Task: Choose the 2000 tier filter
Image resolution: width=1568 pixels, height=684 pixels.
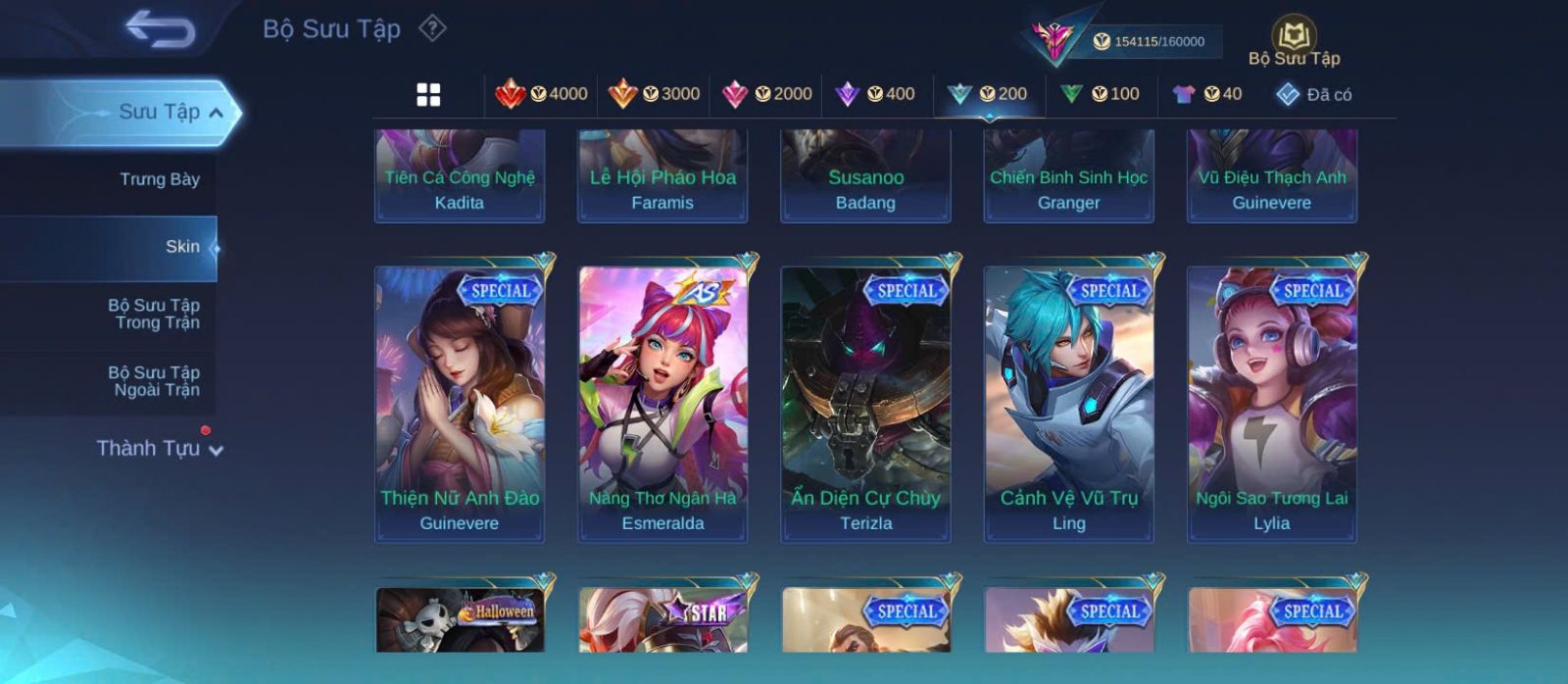Action: pos(766,94)
